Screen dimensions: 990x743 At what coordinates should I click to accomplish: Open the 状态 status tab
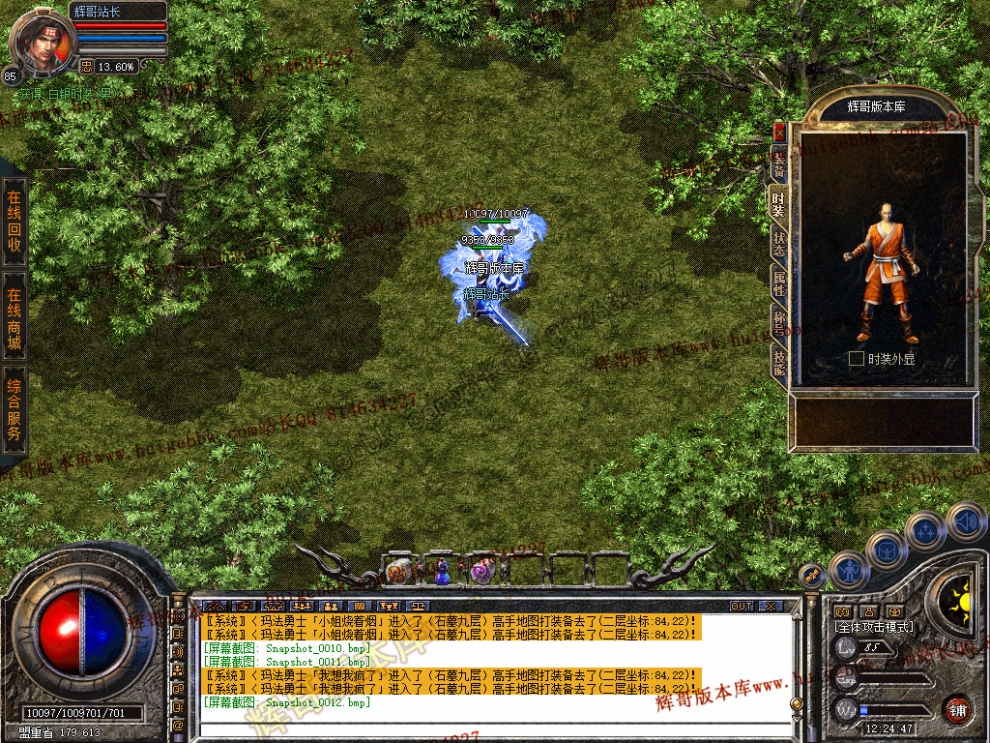click(778, 243)
